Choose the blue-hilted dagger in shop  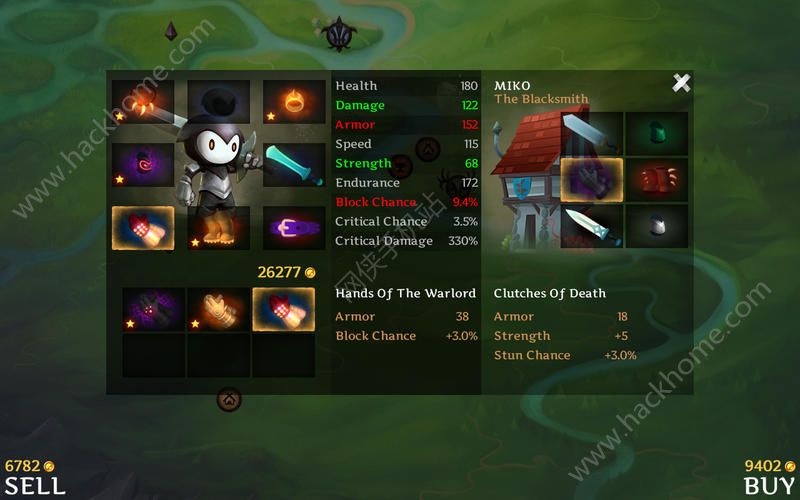(592, 226)
